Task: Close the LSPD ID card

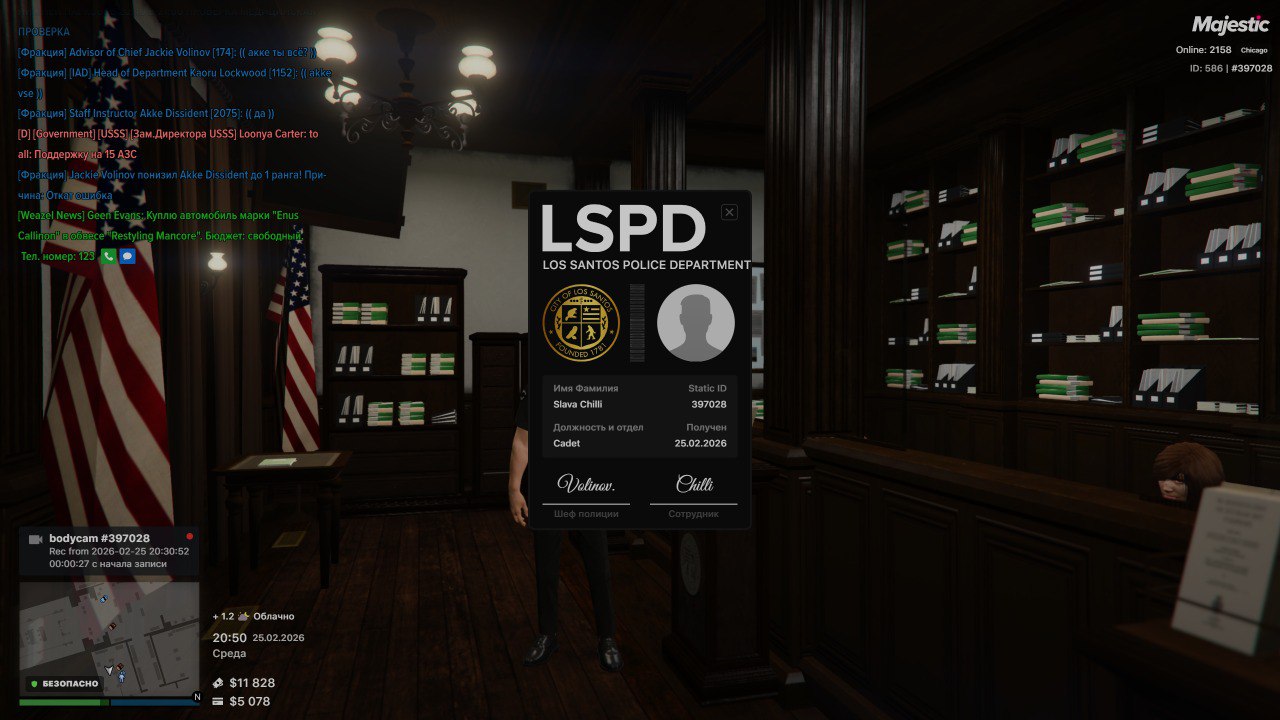Action: coord(729,212)
